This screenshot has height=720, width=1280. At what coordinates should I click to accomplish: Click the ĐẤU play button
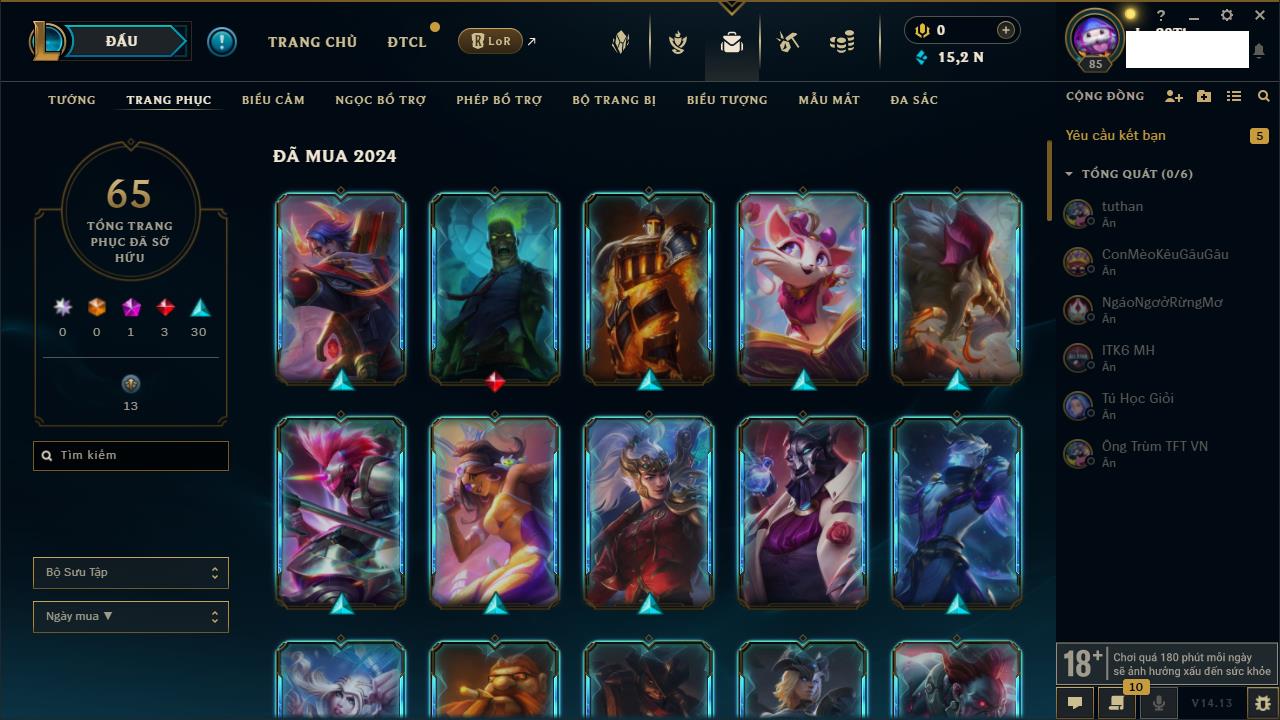[x=122, y=41]
